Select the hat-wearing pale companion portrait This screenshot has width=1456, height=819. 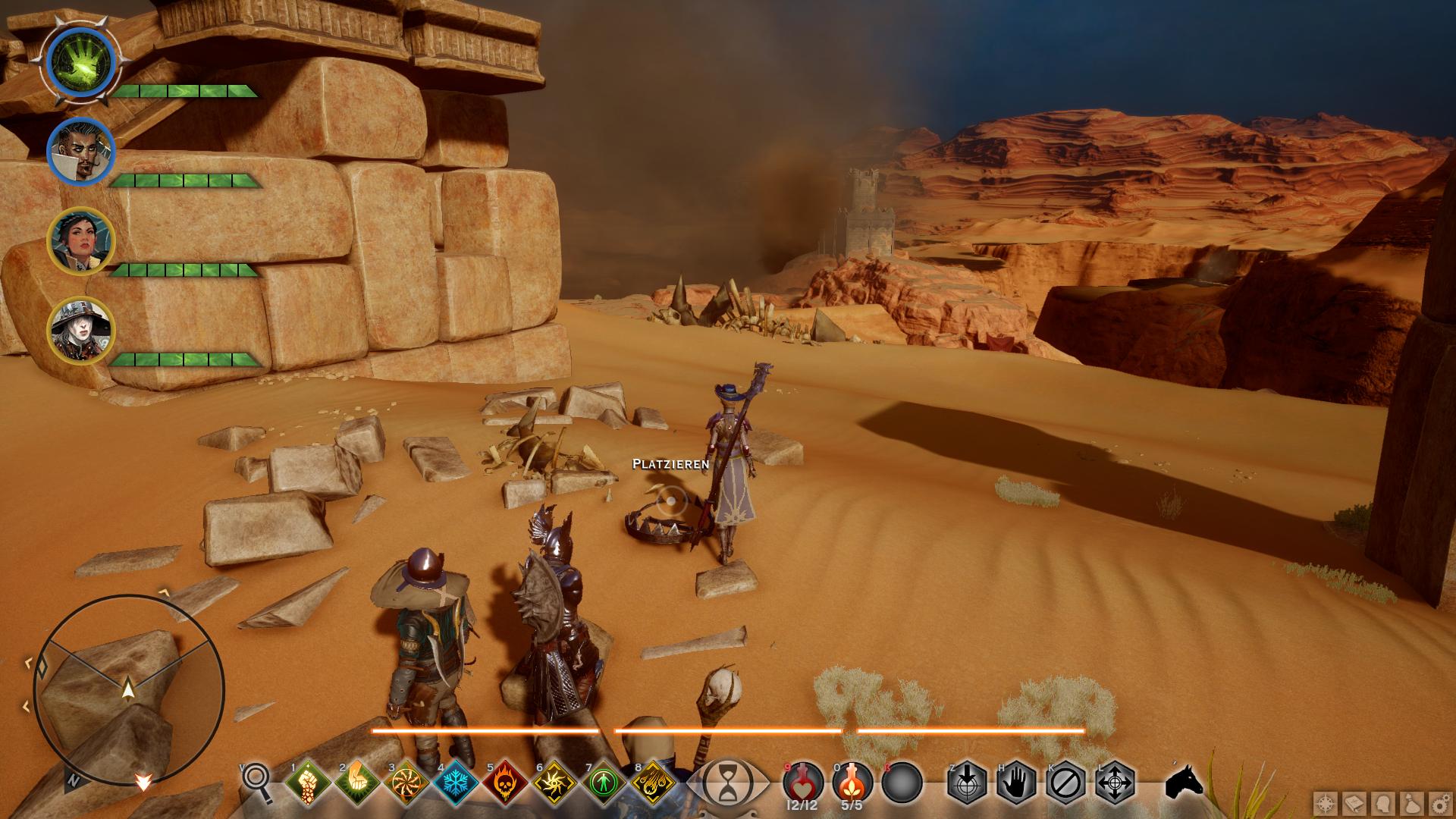[x=81, y=330]
